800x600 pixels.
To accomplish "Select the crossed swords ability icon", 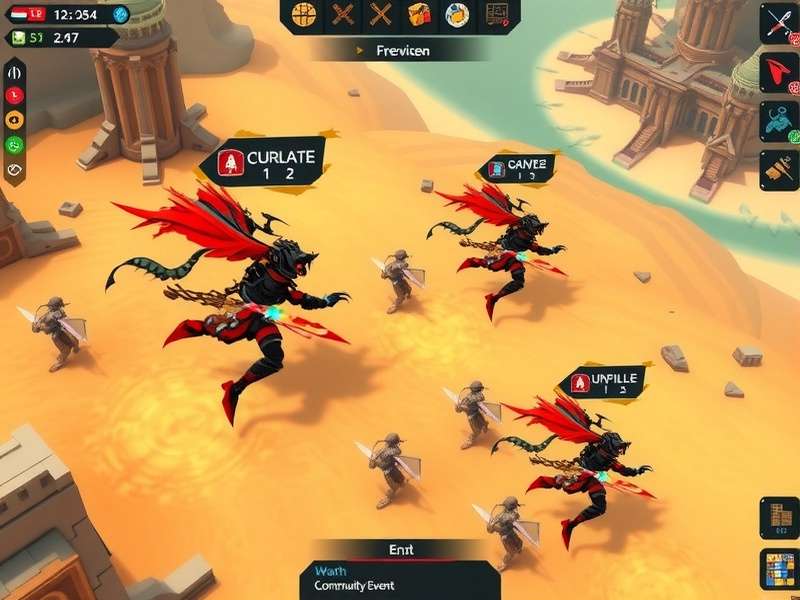I will (x=778, y=22).
